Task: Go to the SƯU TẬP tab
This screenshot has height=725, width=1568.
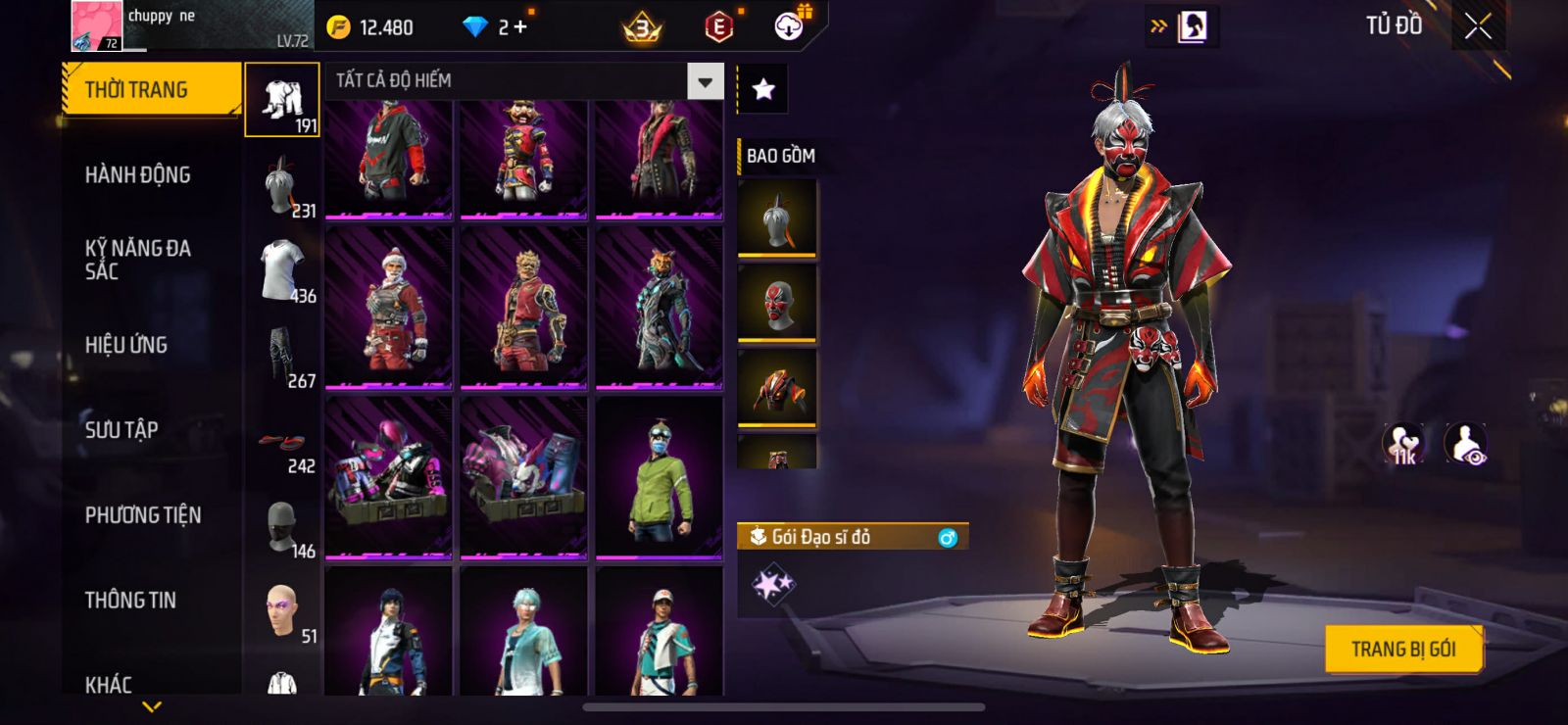Action: coord(121,430)
